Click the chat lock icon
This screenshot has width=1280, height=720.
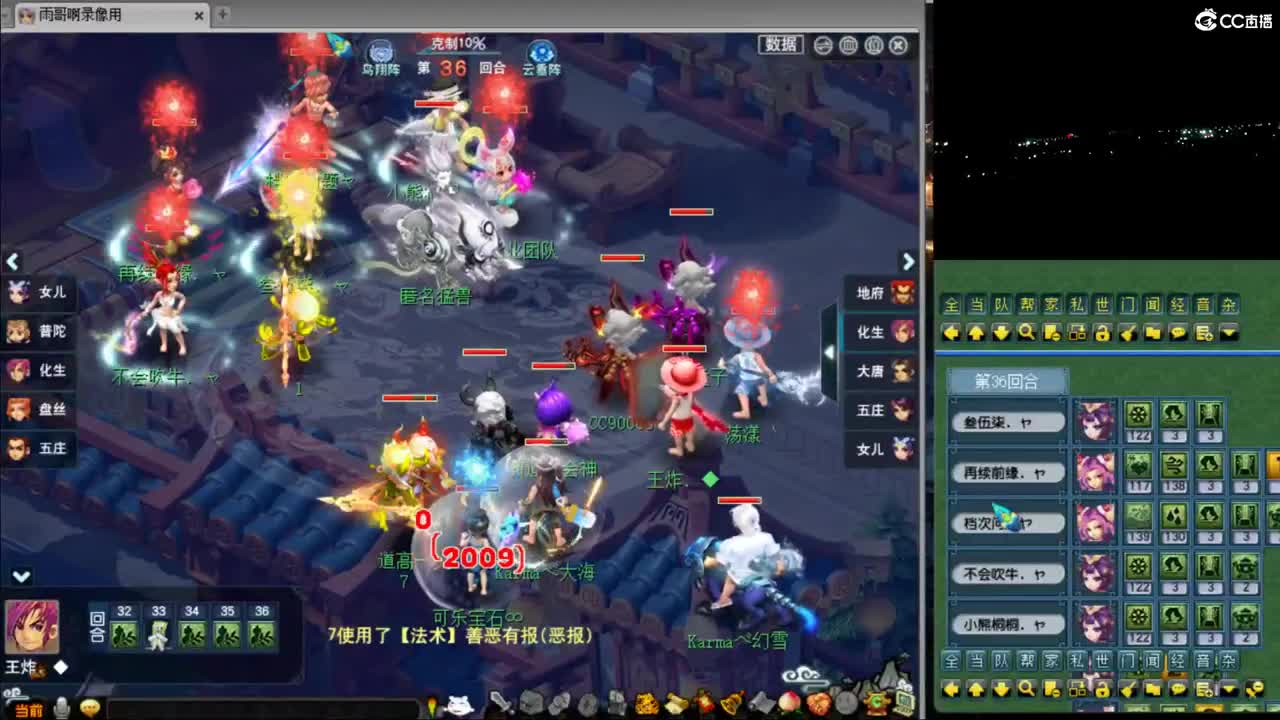tap(1103, 333)
